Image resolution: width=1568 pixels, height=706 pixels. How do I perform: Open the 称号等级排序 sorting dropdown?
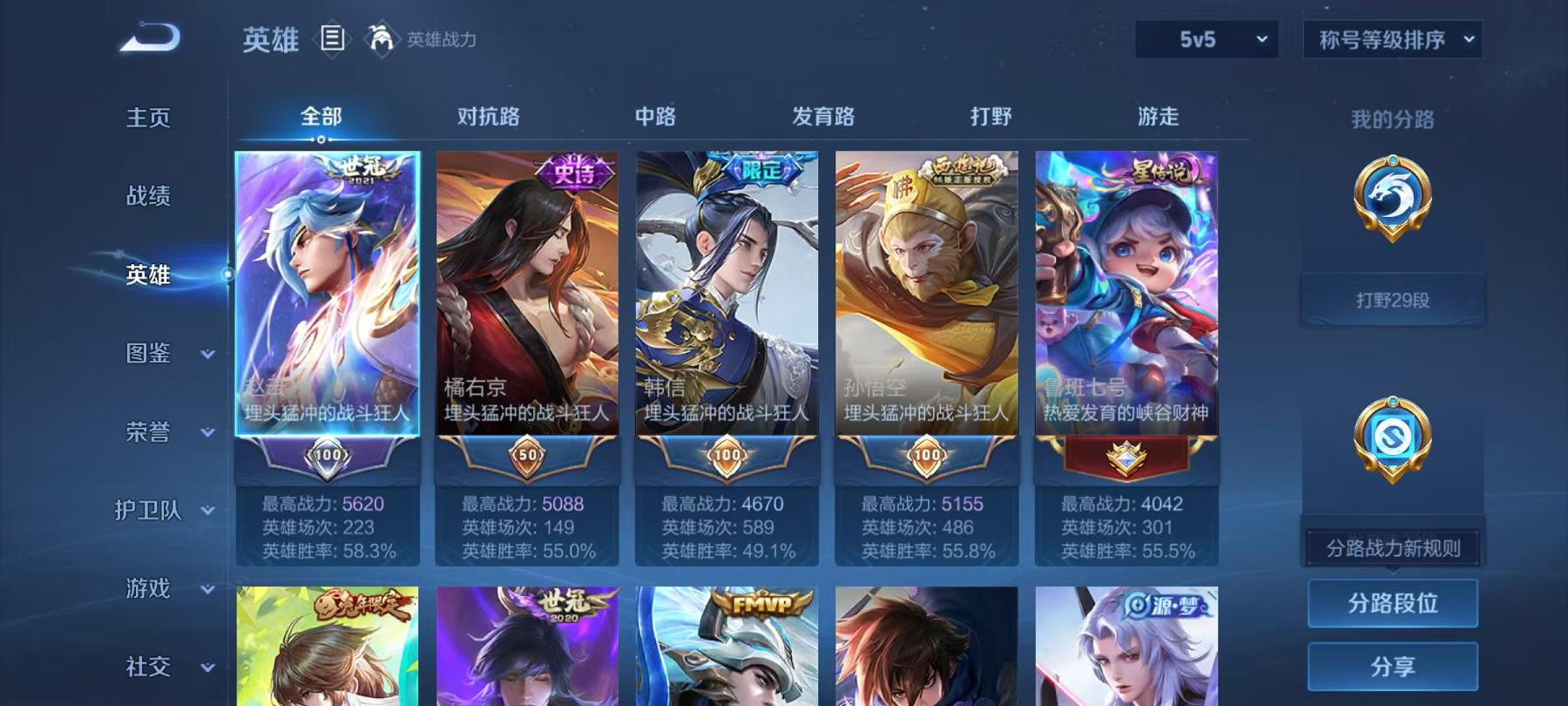(x=1391, y=38)
